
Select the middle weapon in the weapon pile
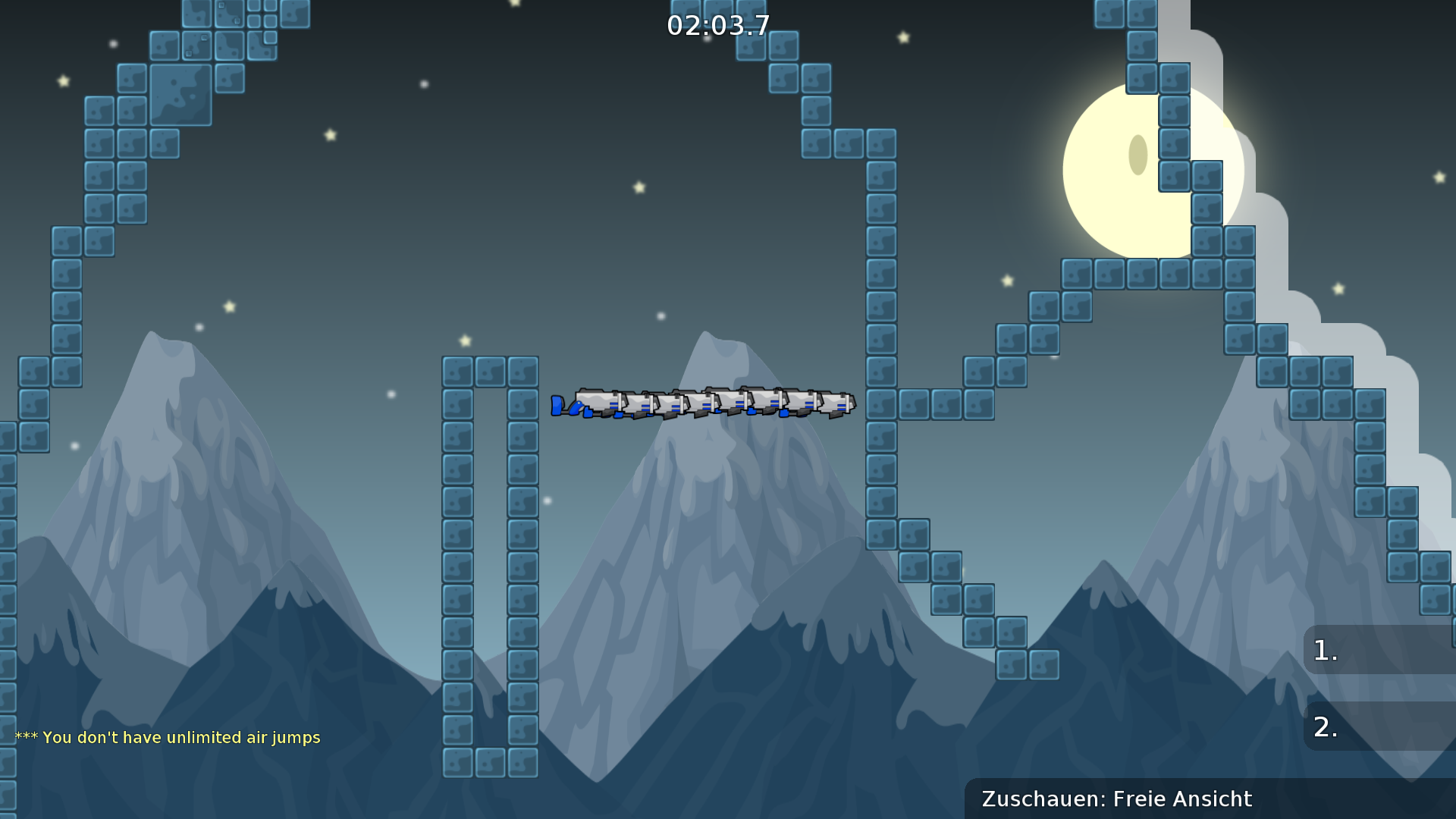pos(713,402)
